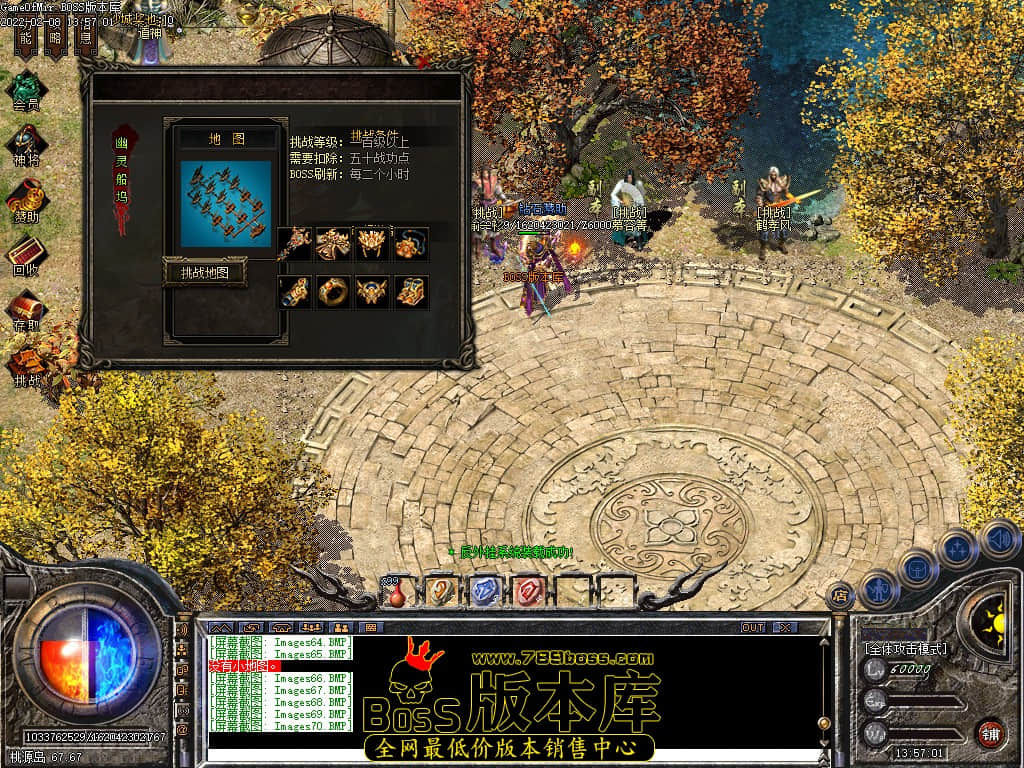Use the red gourd potion hotbar slot
This screenshot has height=768, width=1024.
pyautogui.click(x=397, y=591)
